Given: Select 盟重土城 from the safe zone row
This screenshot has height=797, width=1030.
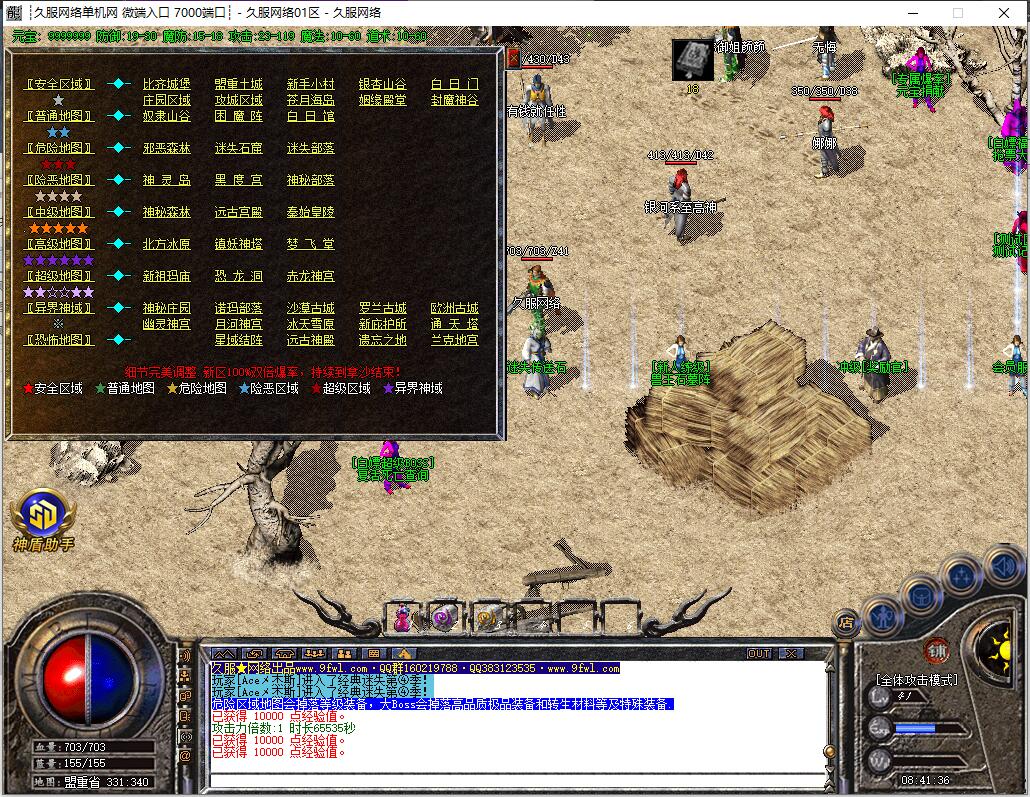Looking at the screenshot, I should [x=238, y=84].
